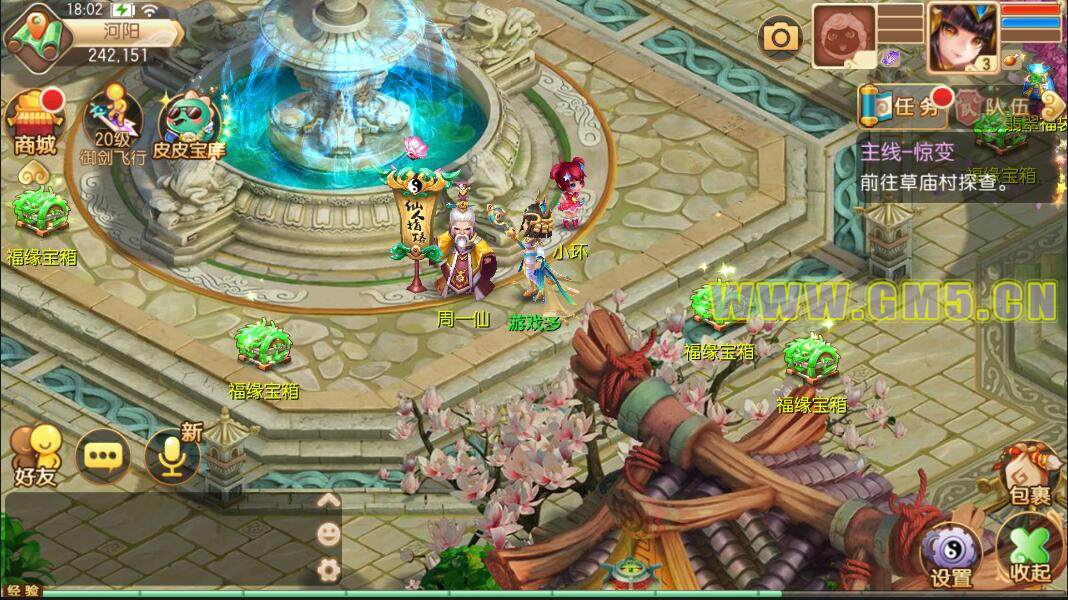Activate the microphone voice button
Image resolution: width=1068 pixels, height=600 pixels.
click(171, 454)
